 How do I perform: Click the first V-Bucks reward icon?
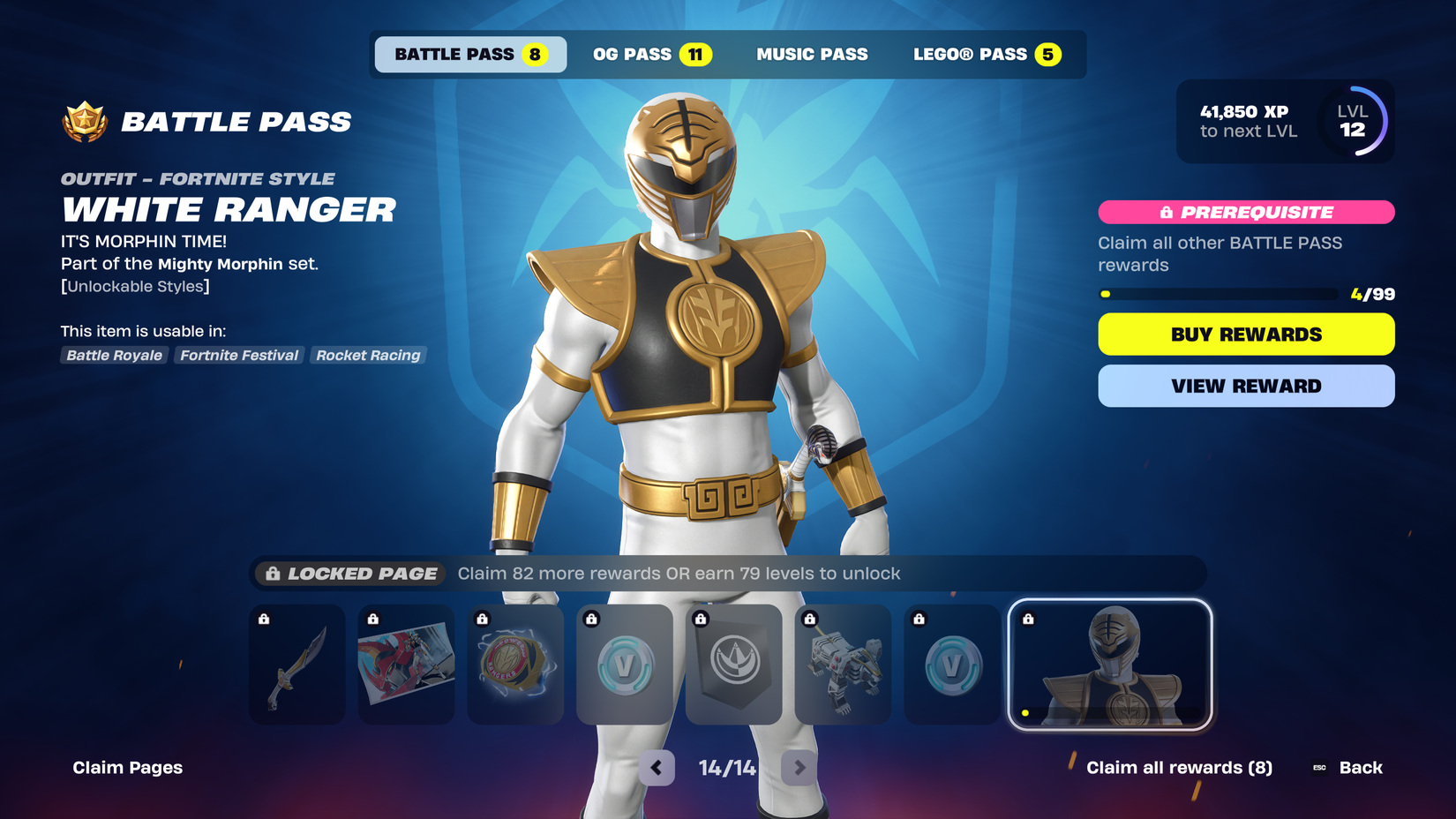(x=625, y=665)
